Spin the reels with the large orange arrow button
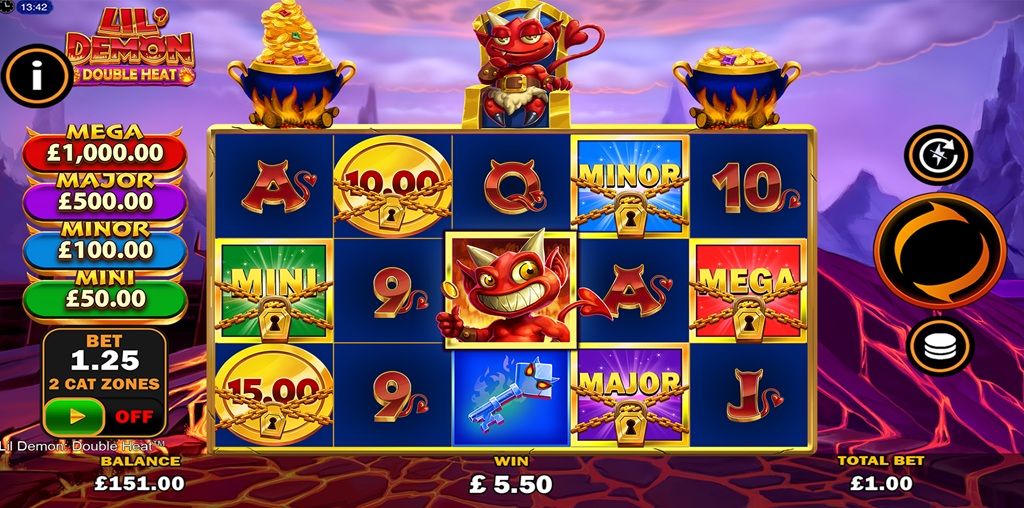Screen dimensions: 1024x508 (x=939, y=250)
